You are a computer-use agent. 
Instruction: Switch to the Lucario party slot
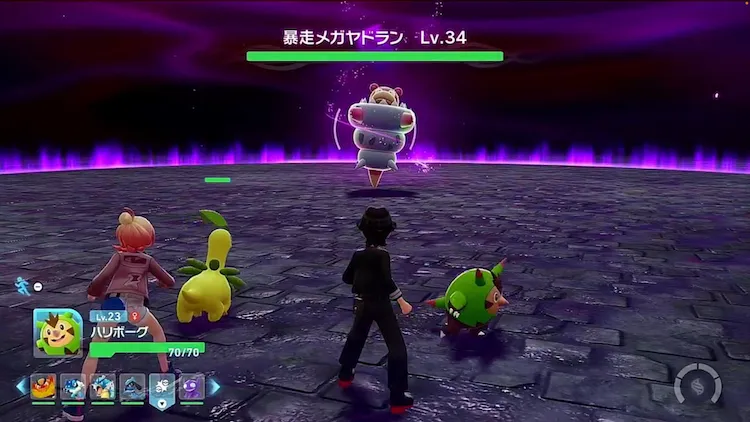(x=133, y=386)
